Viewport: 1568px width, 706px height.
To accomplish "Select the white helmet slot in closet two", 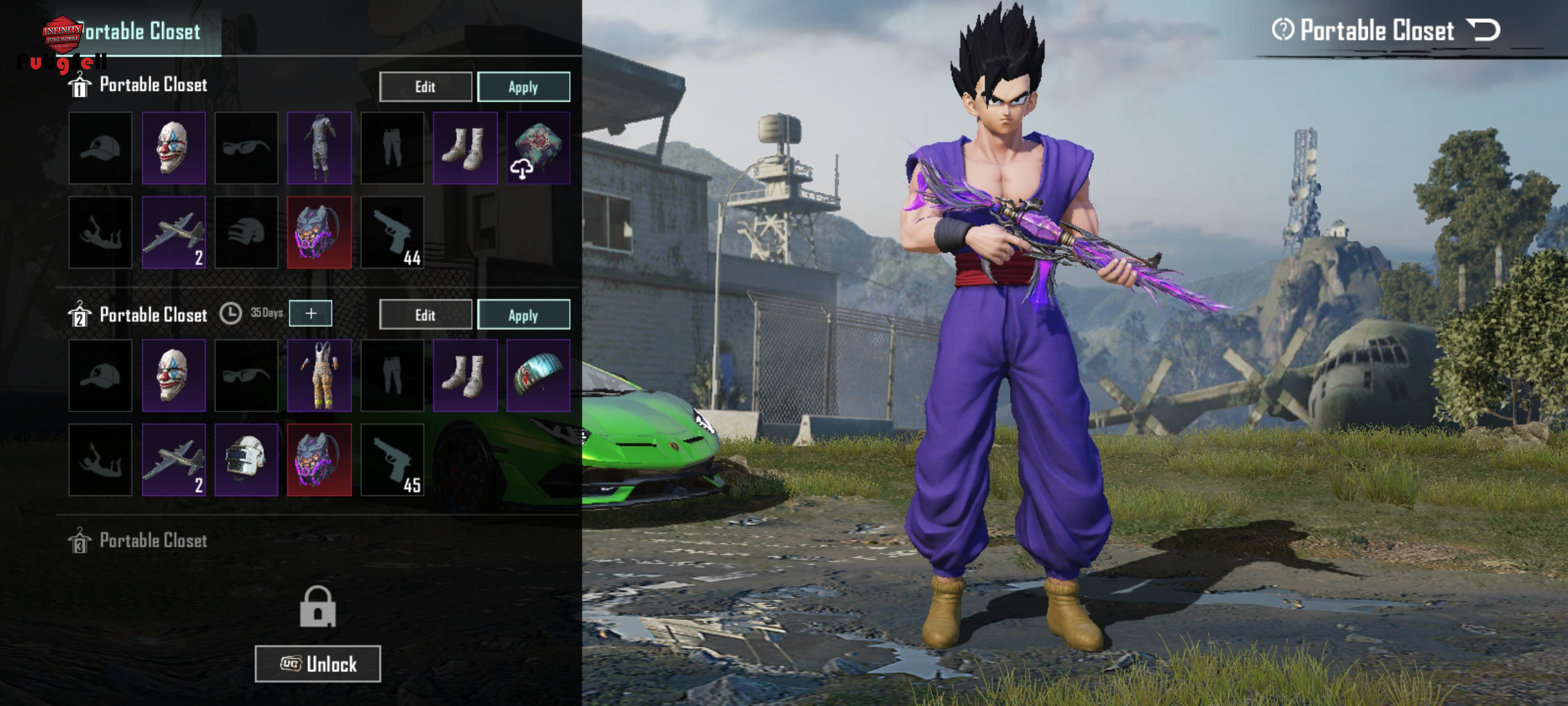I will [x=246, y=460].
